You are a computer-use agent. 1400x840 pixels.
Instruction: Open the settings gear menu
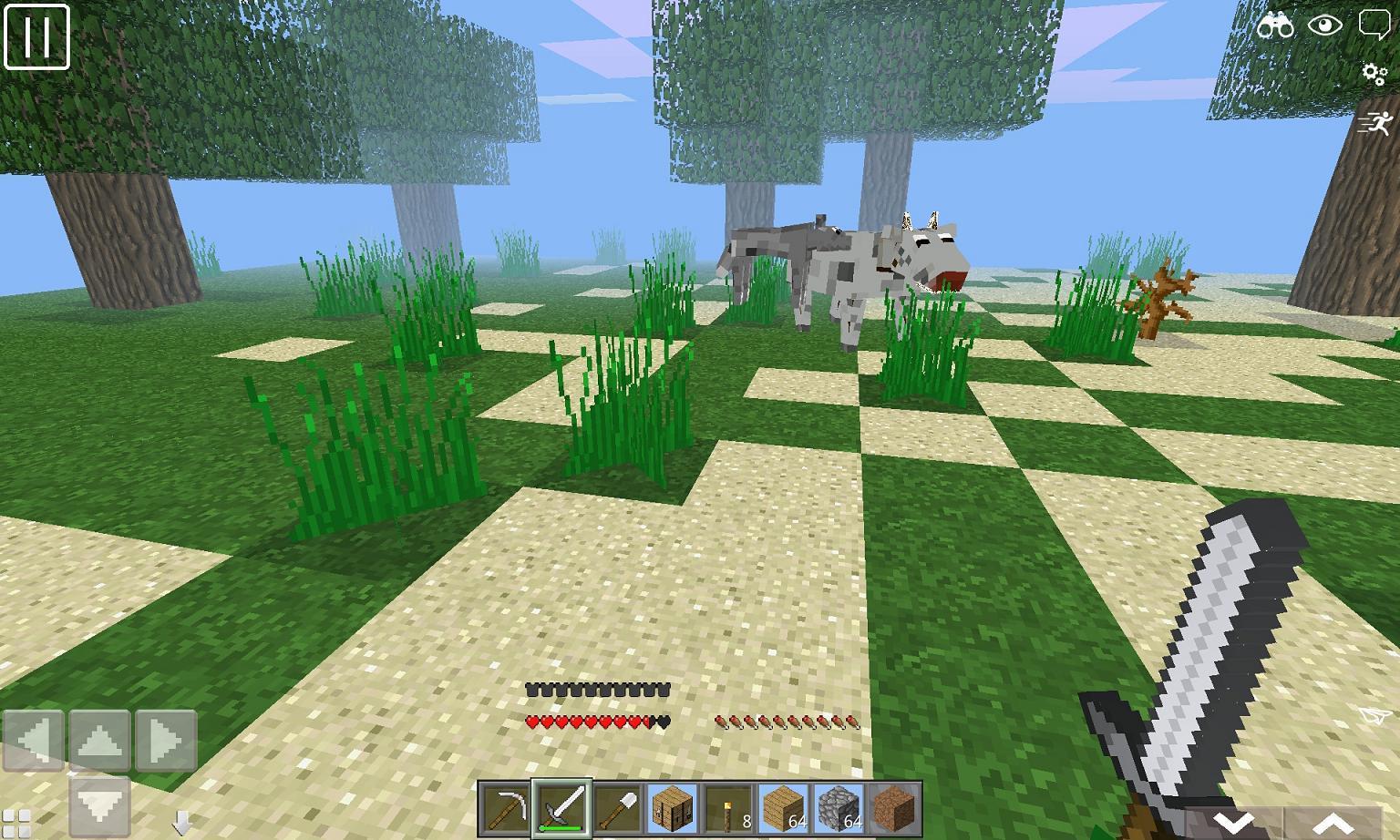click(x=1373, y=72)
